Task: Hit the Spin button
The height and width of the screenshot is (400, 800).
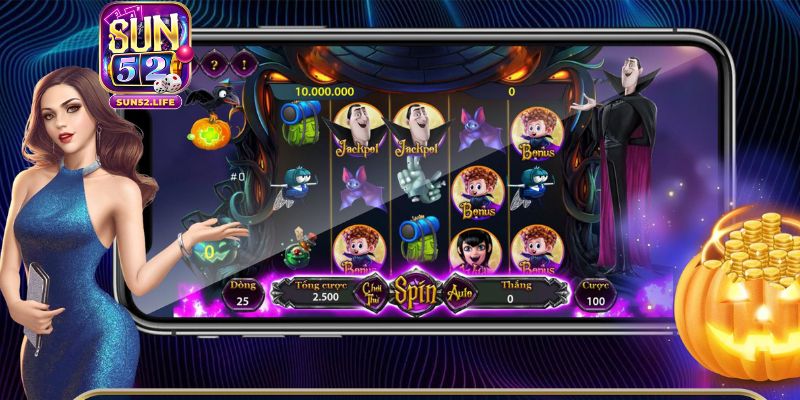Action: (x=411, y=292)
